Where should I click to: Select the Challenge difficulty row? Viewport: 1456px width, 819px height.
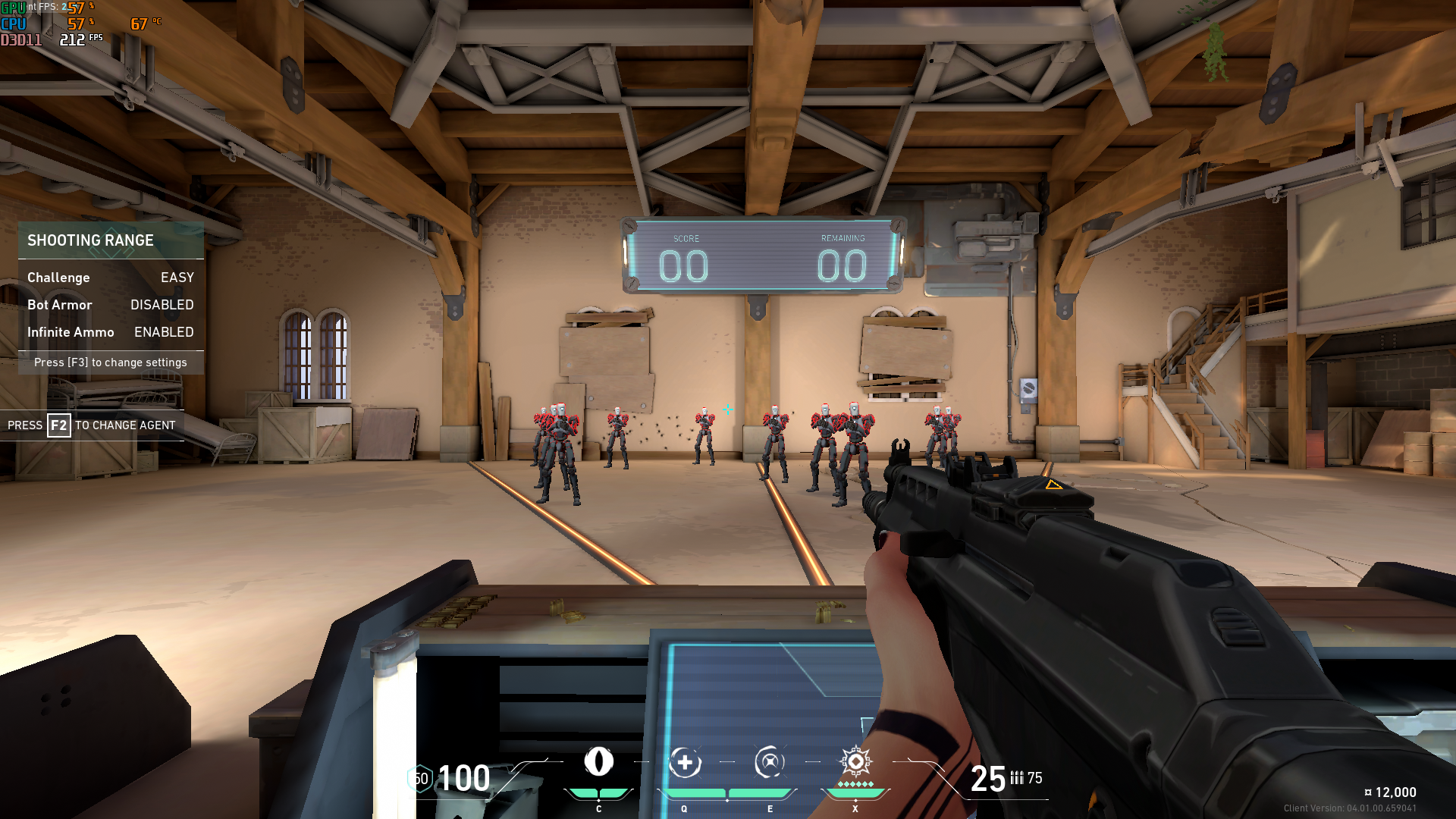tap(111, 278)
